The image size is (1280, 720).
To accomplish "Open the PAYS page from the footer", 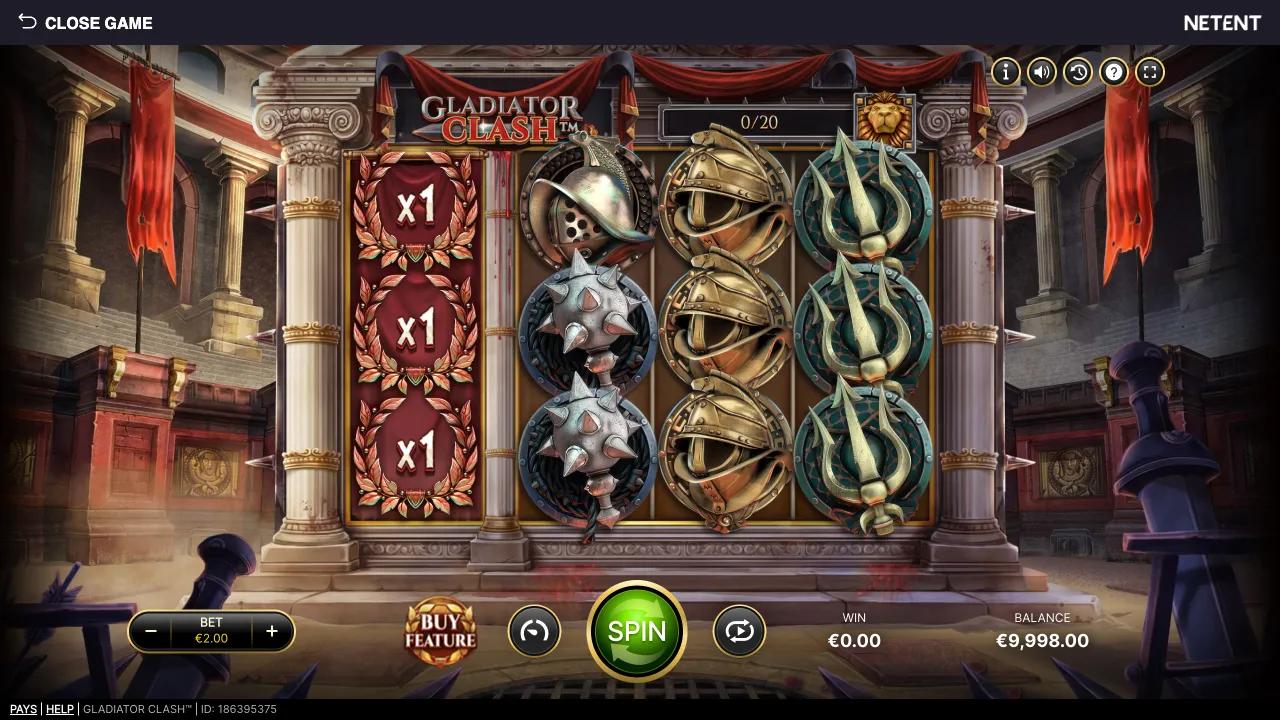I will pos(23,709).
